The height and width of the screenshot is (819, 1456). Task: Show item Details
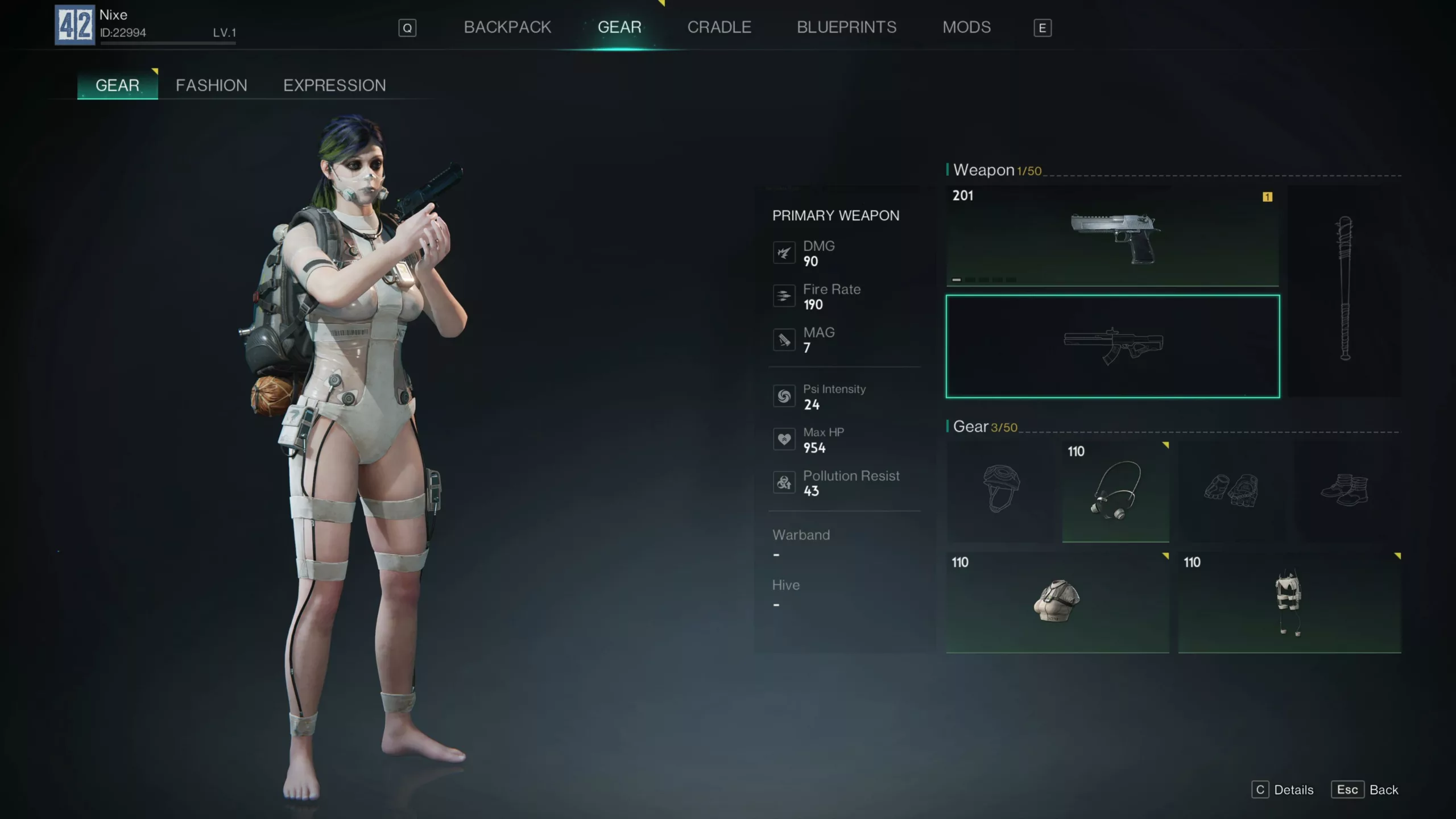pyautogui.click(x=1283, y=790)
